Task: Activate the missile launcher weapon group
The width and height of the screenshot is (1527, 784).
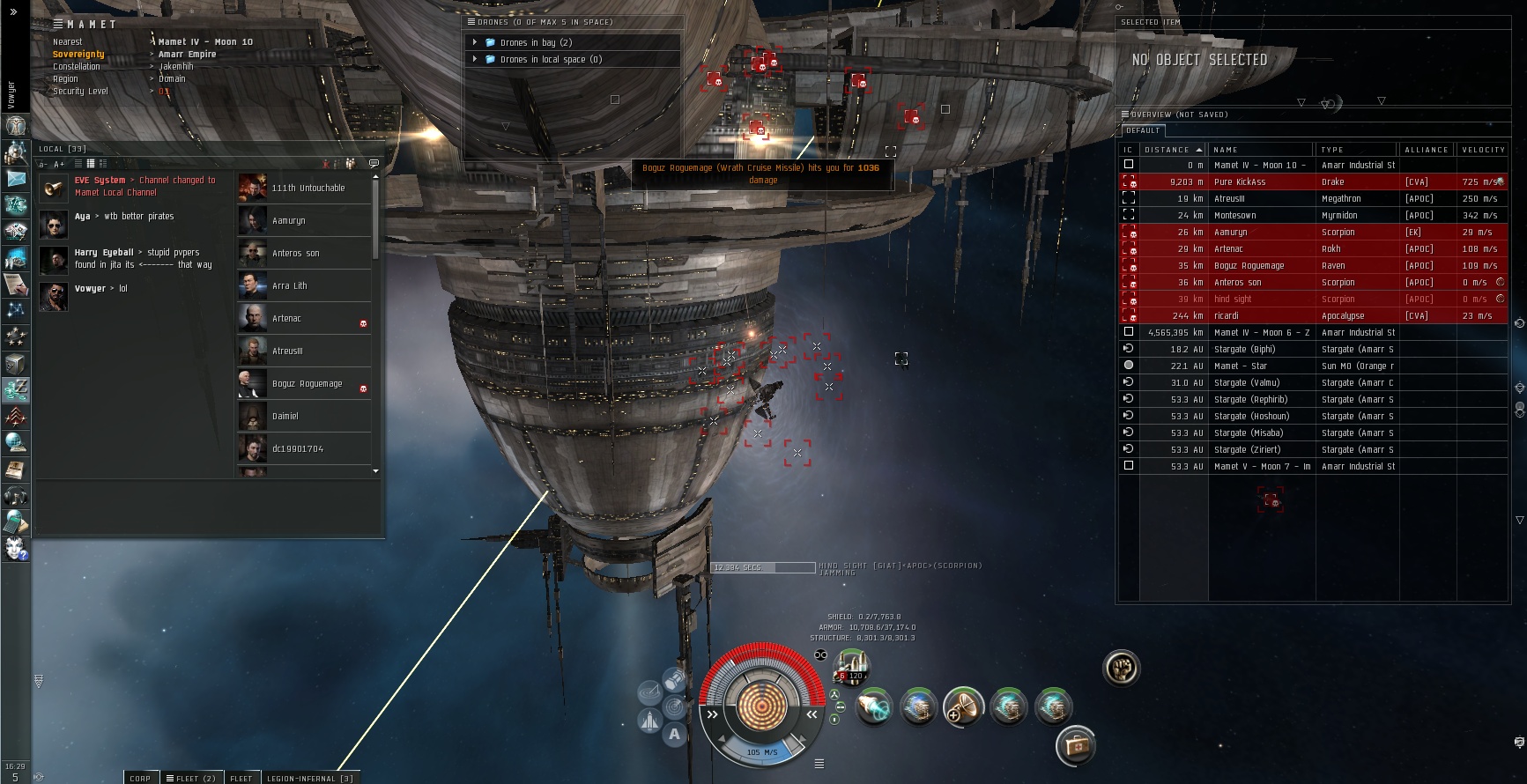Action: (x=852, y=669)
